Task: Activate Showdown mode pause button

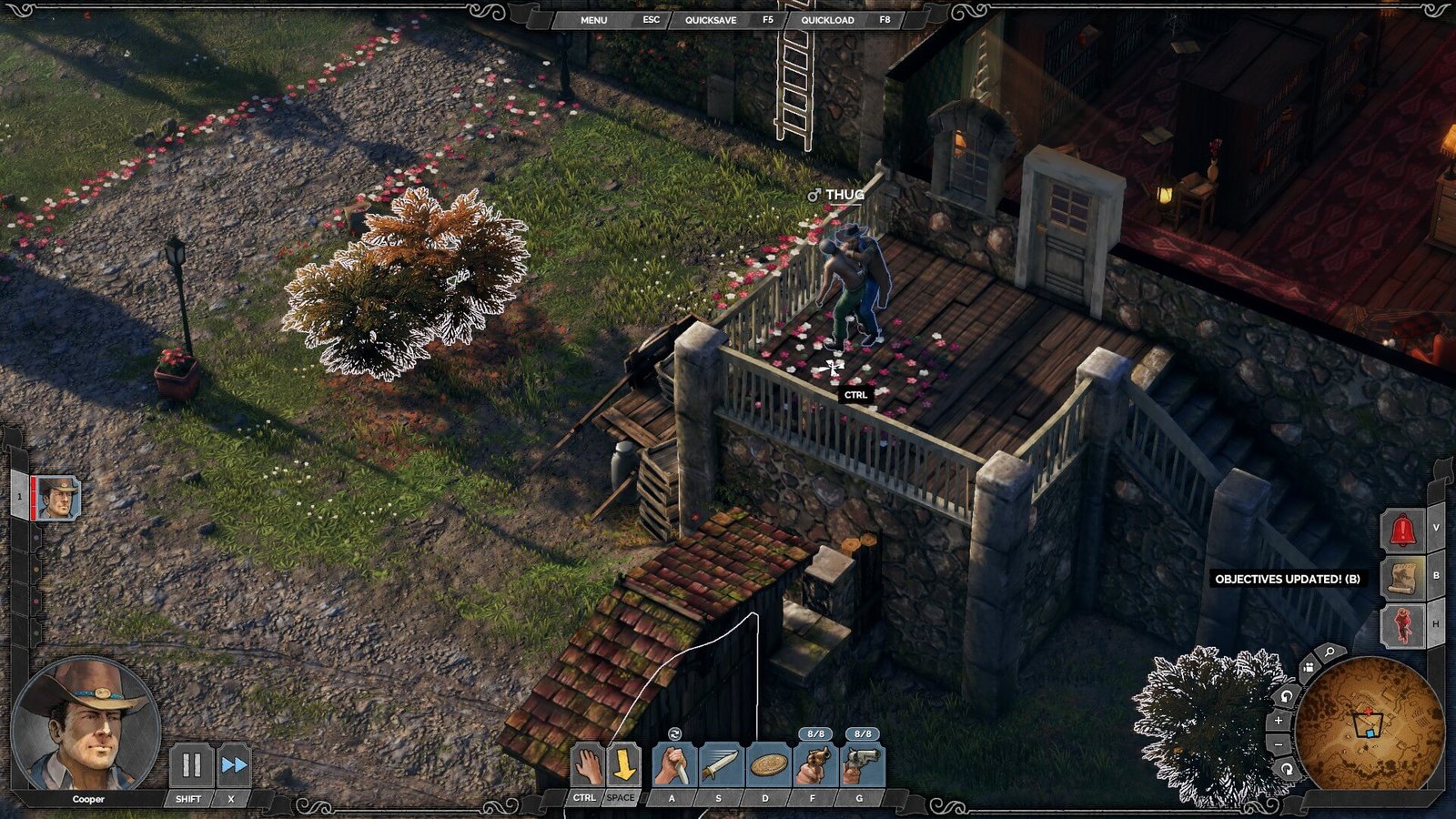Action: (x=192, y=765)
